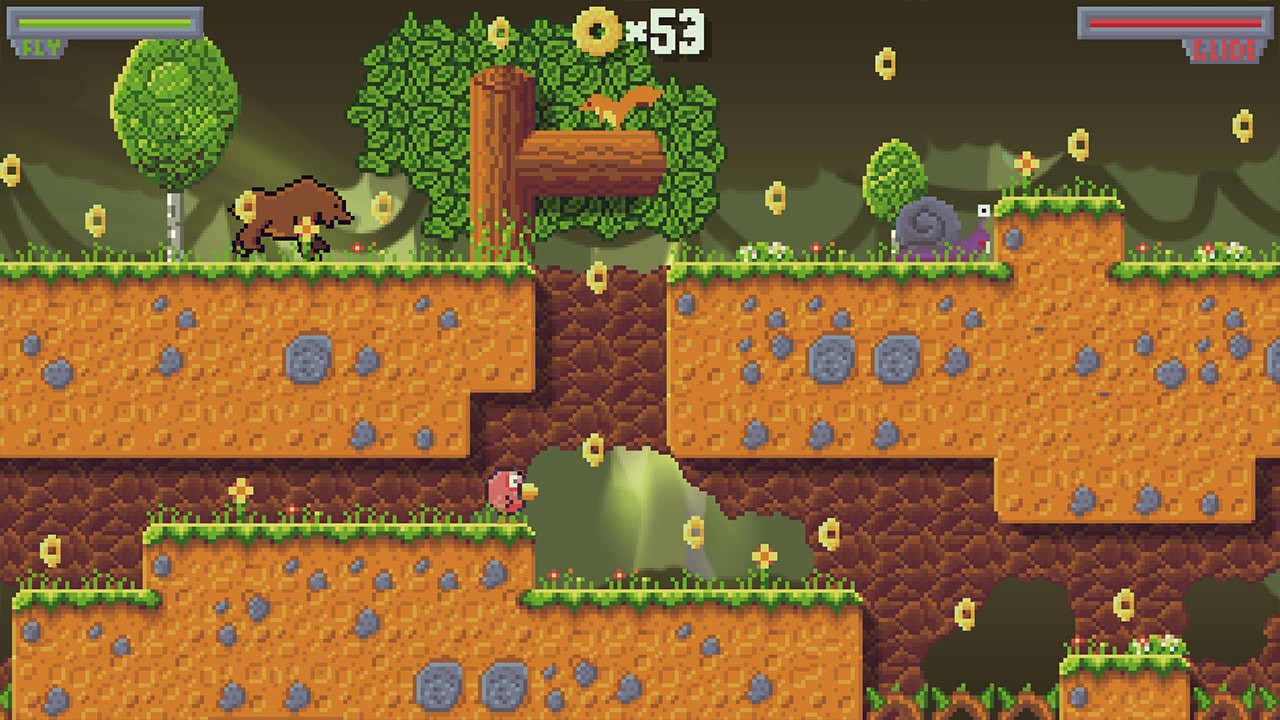Click the red GLIDE meter bar
1280x720 pixels.
coord(1175,23)
